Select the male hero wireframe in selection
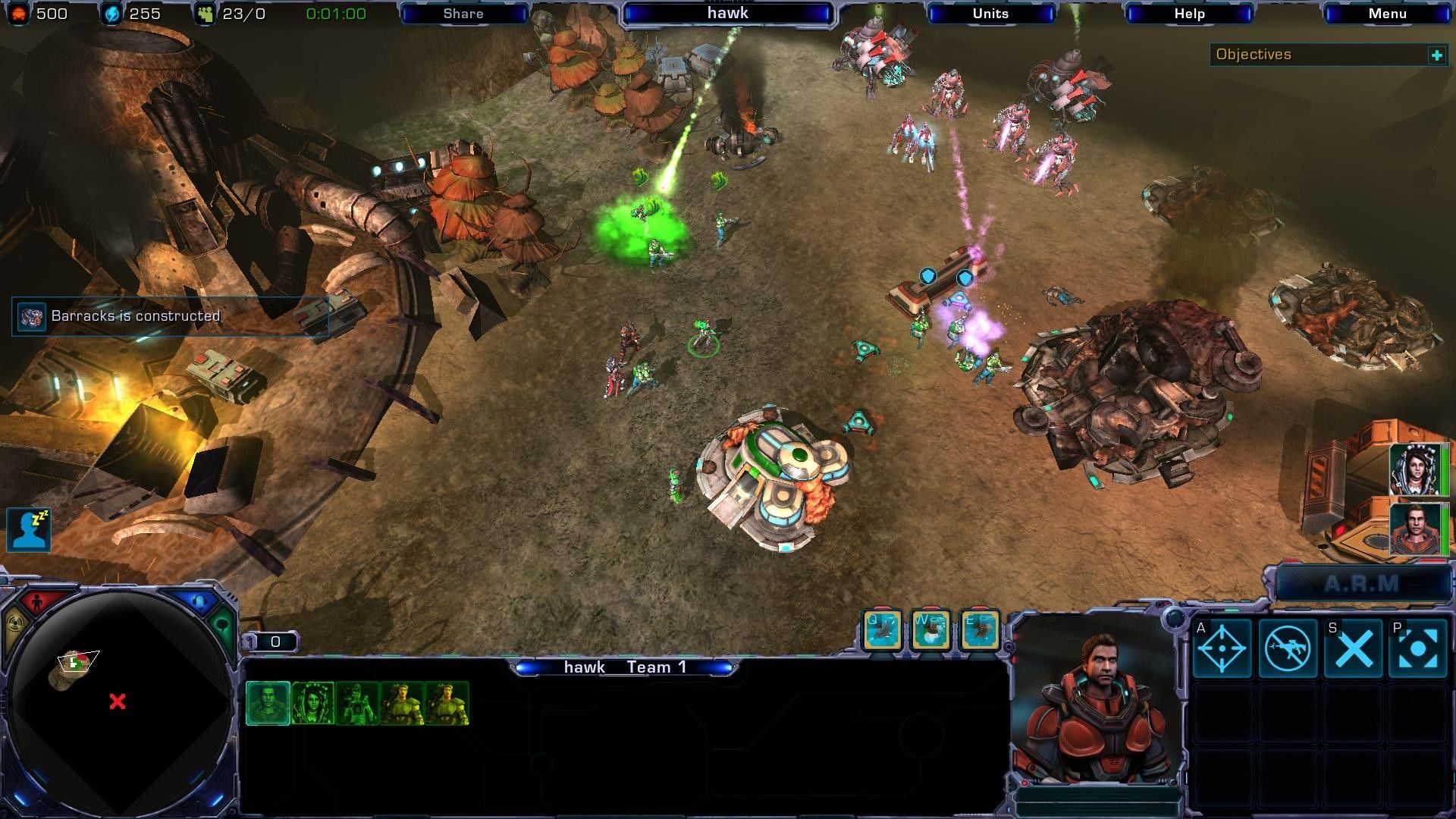1456x819 pixels. pyautogui.click(x=268, y=704)
